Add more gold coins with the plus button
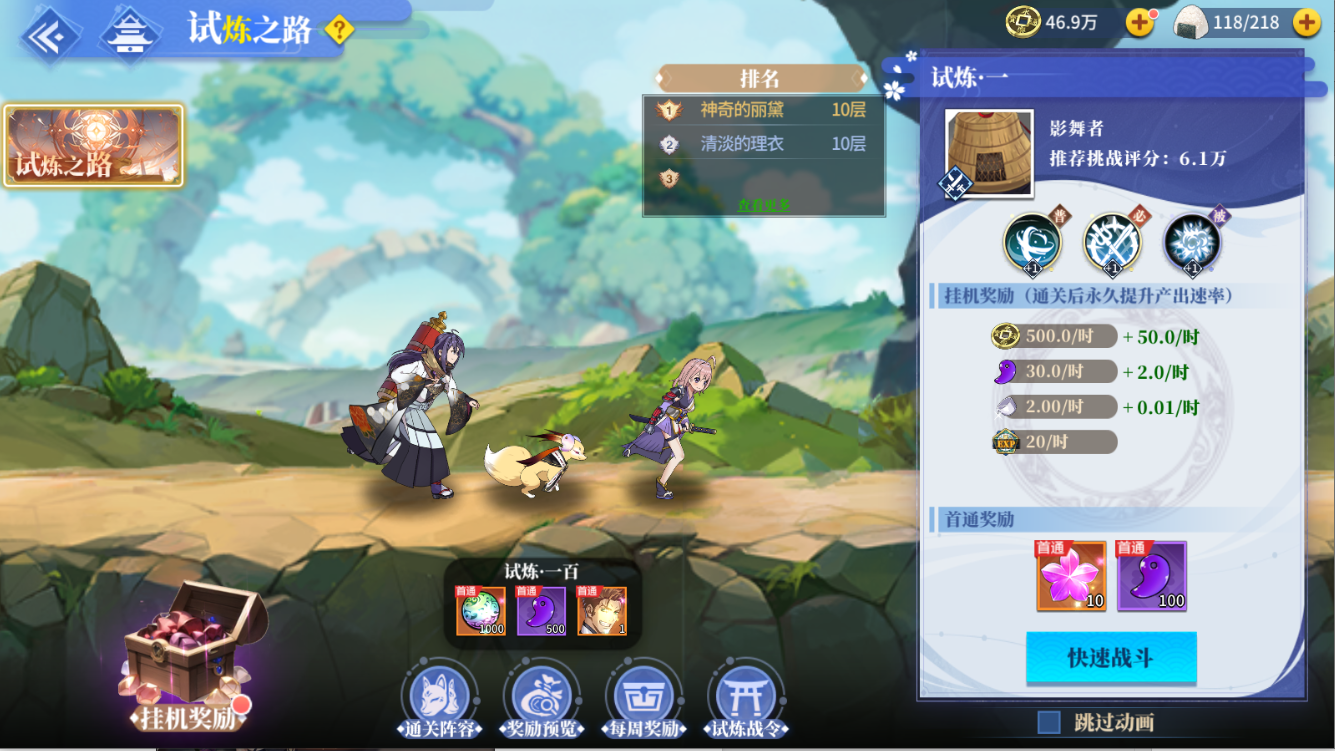This screenshot has height=751, width=1335. click(1140, 22)
